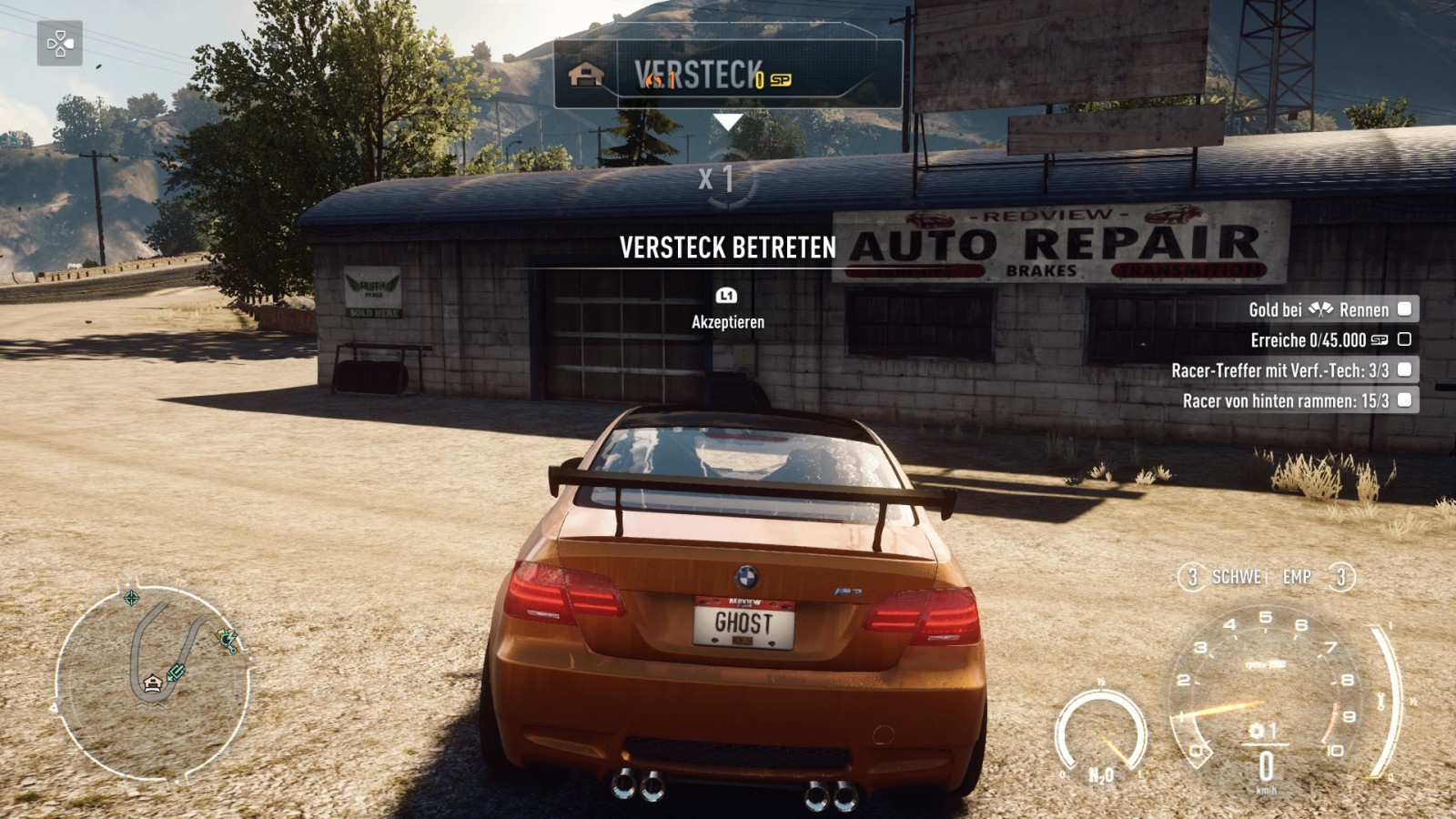The width and height of the screenshot is (1456, 819).
Task: Select the hideout house marker on the minimap
Action: pyautogui.click(x=152, y=682)
